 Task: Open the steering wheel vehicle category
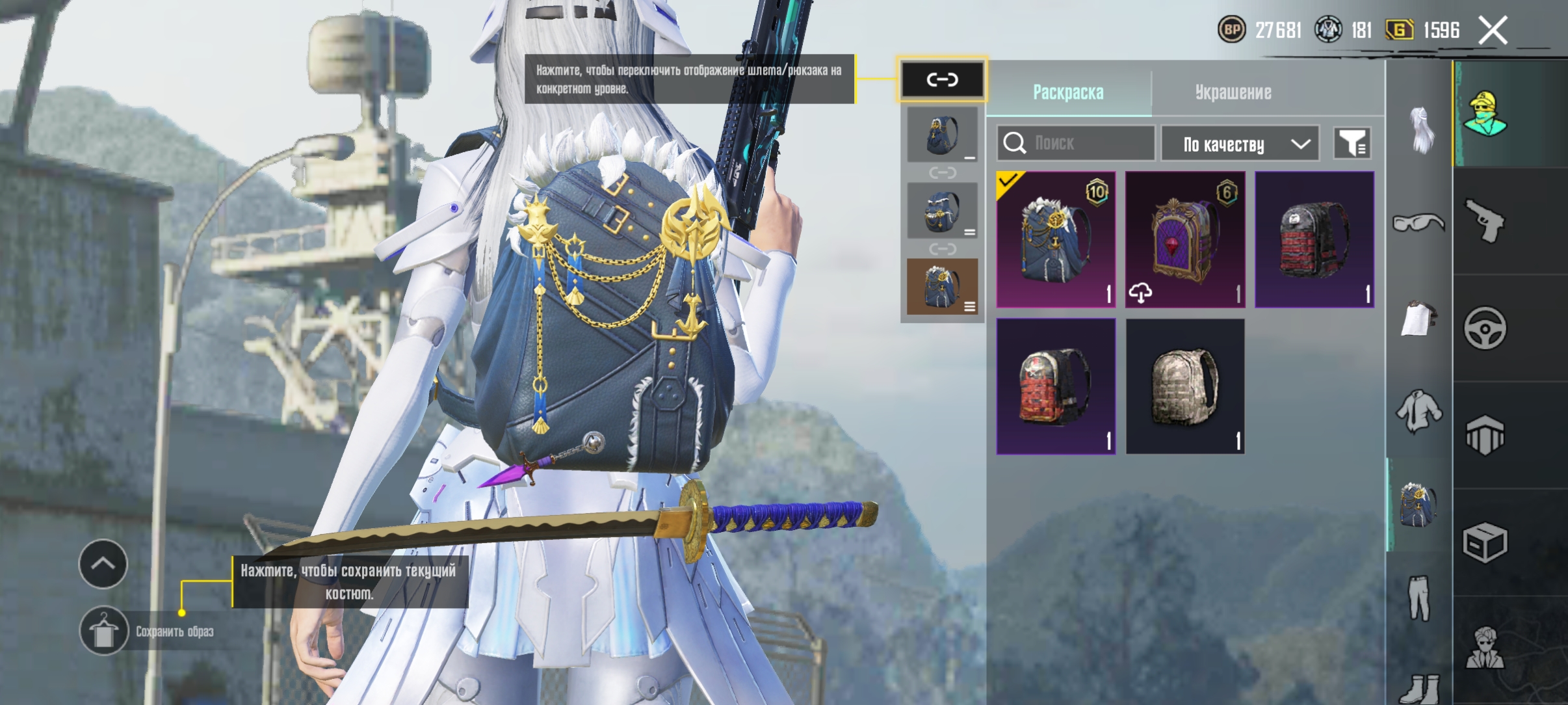click(1485, 328)
